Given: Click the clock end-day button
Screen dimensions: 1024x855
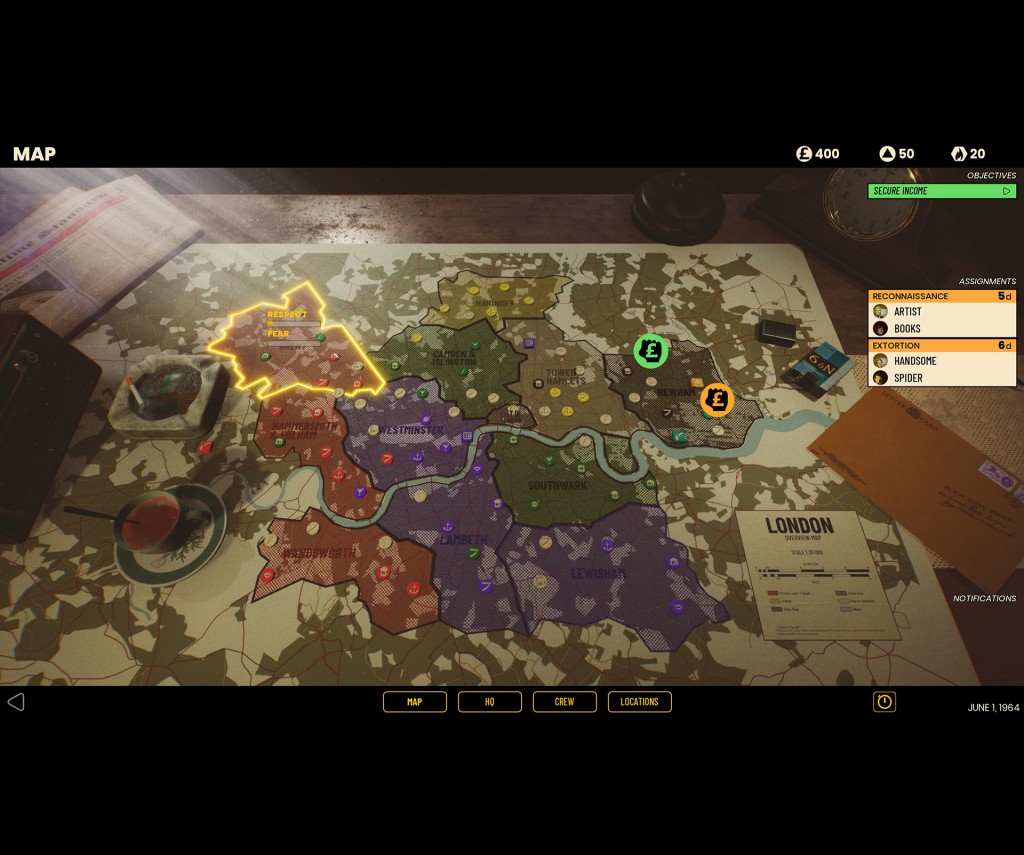Looking at the screenshot, I should pyautogui.click(x=884, y=702).
